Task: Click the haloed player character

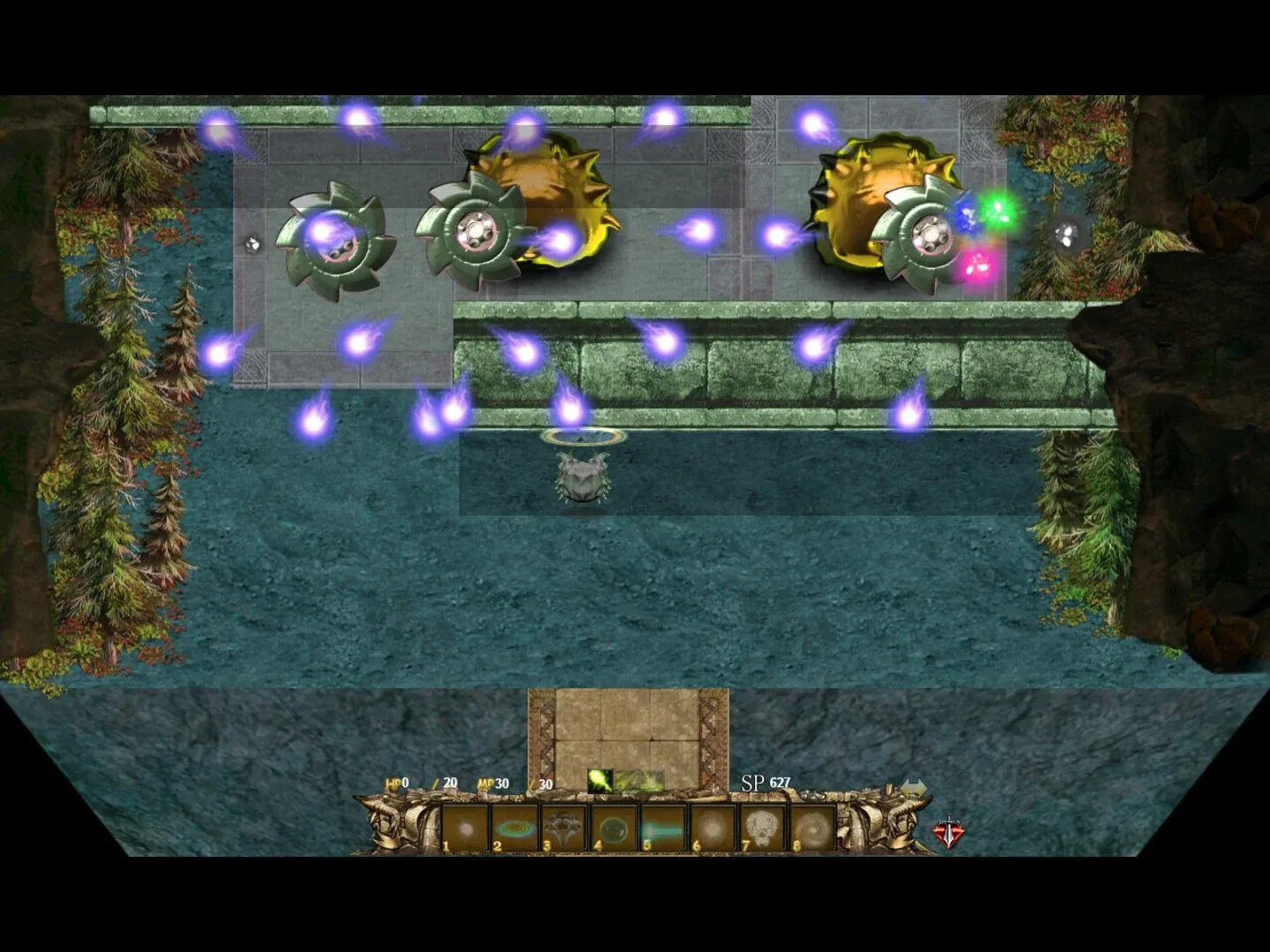Action: (x=584, y=476)
